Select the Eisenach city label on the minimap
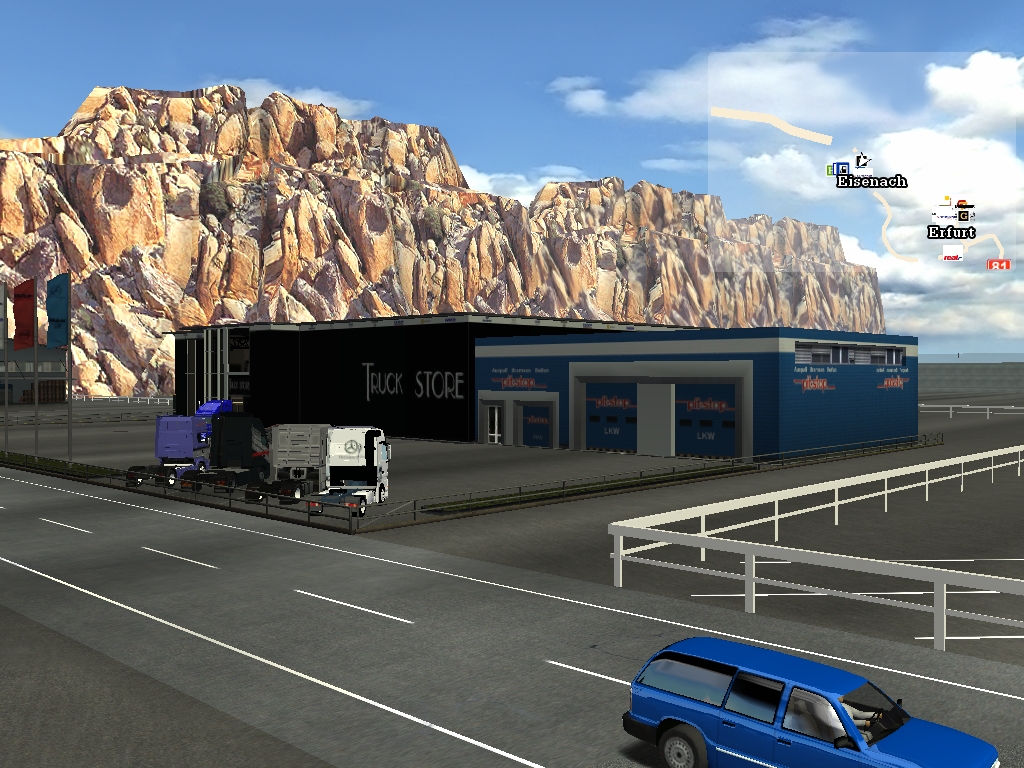The width and height of the screenshot is (1024, 768). [871, 181]
